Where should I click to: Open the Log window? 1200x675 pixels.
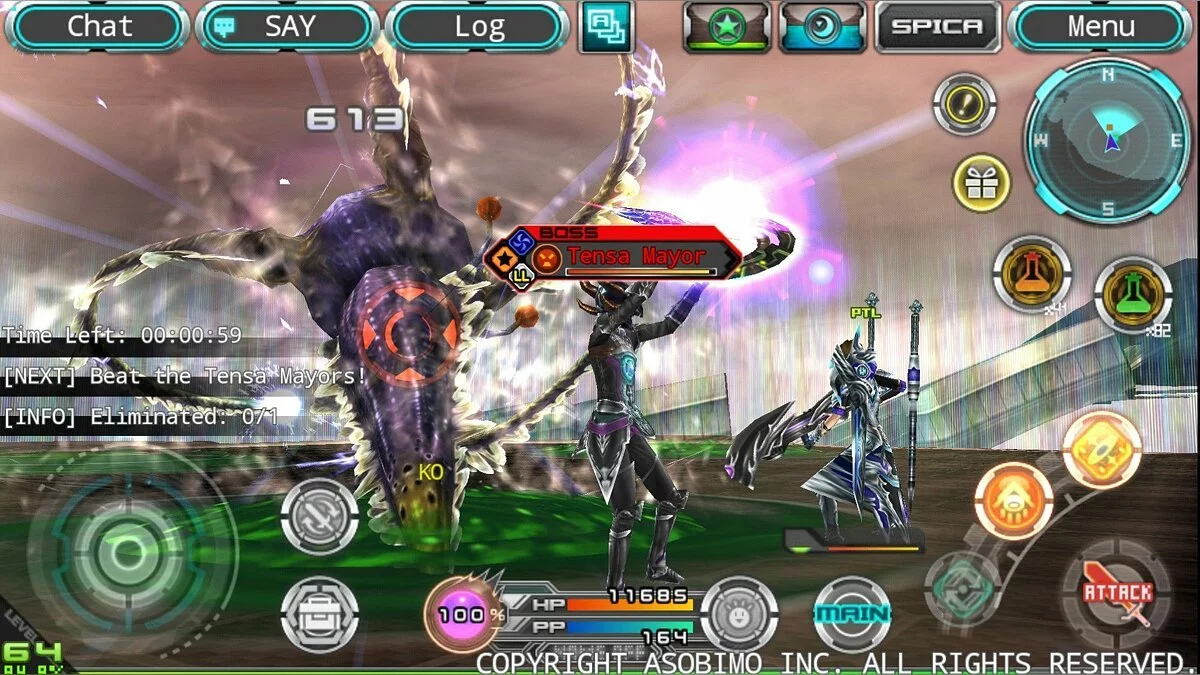[x=476, y=27]
